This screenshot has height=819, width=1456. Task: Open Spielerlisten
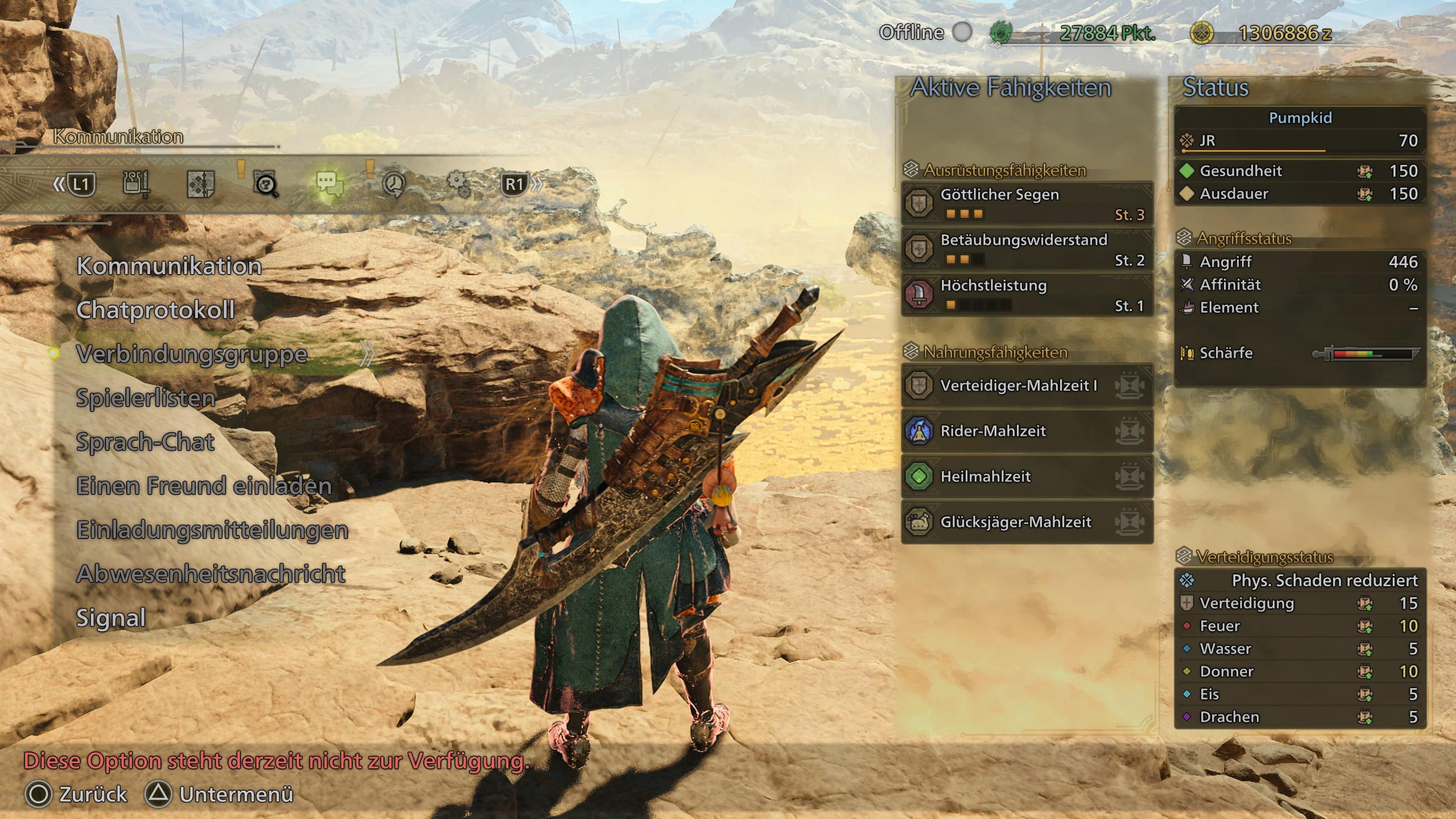[x=146, y=398]
